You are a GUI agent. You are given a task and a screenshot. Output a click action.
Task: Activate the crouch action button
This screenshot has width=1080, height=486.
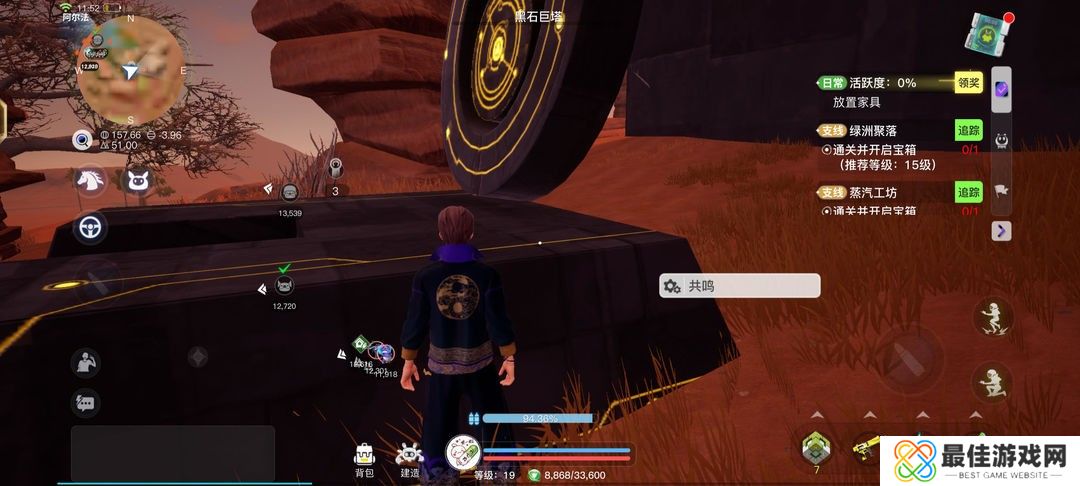pos(991,382)
